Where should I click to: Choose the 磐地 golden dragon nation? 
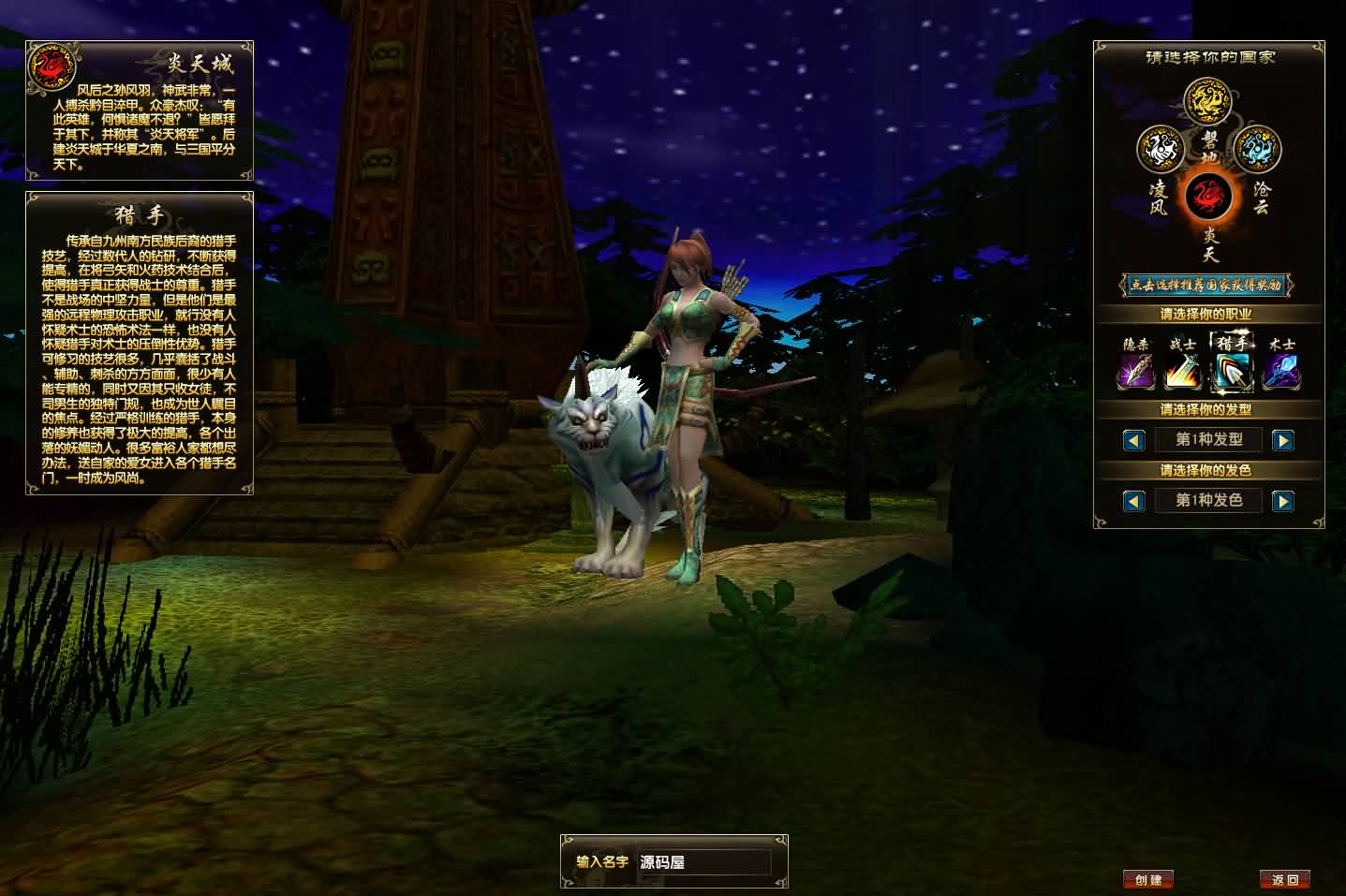pos(1207,101)
